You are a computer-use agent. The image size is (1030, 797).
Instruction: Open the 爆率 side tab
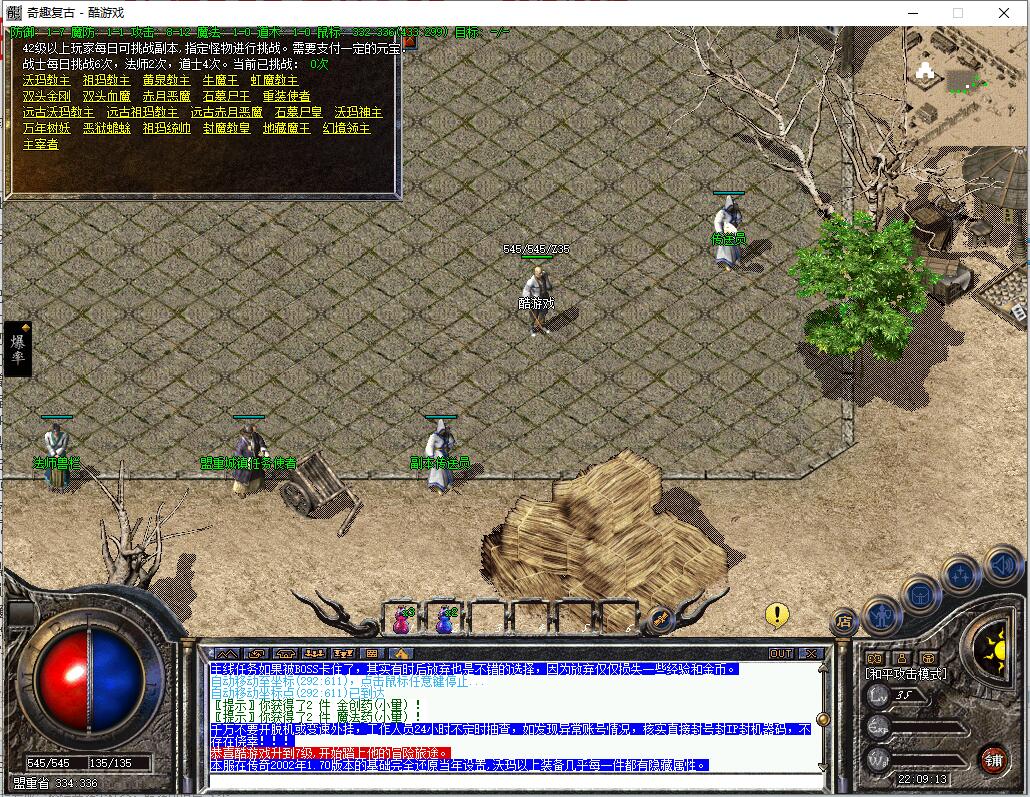tap(18, 350)
